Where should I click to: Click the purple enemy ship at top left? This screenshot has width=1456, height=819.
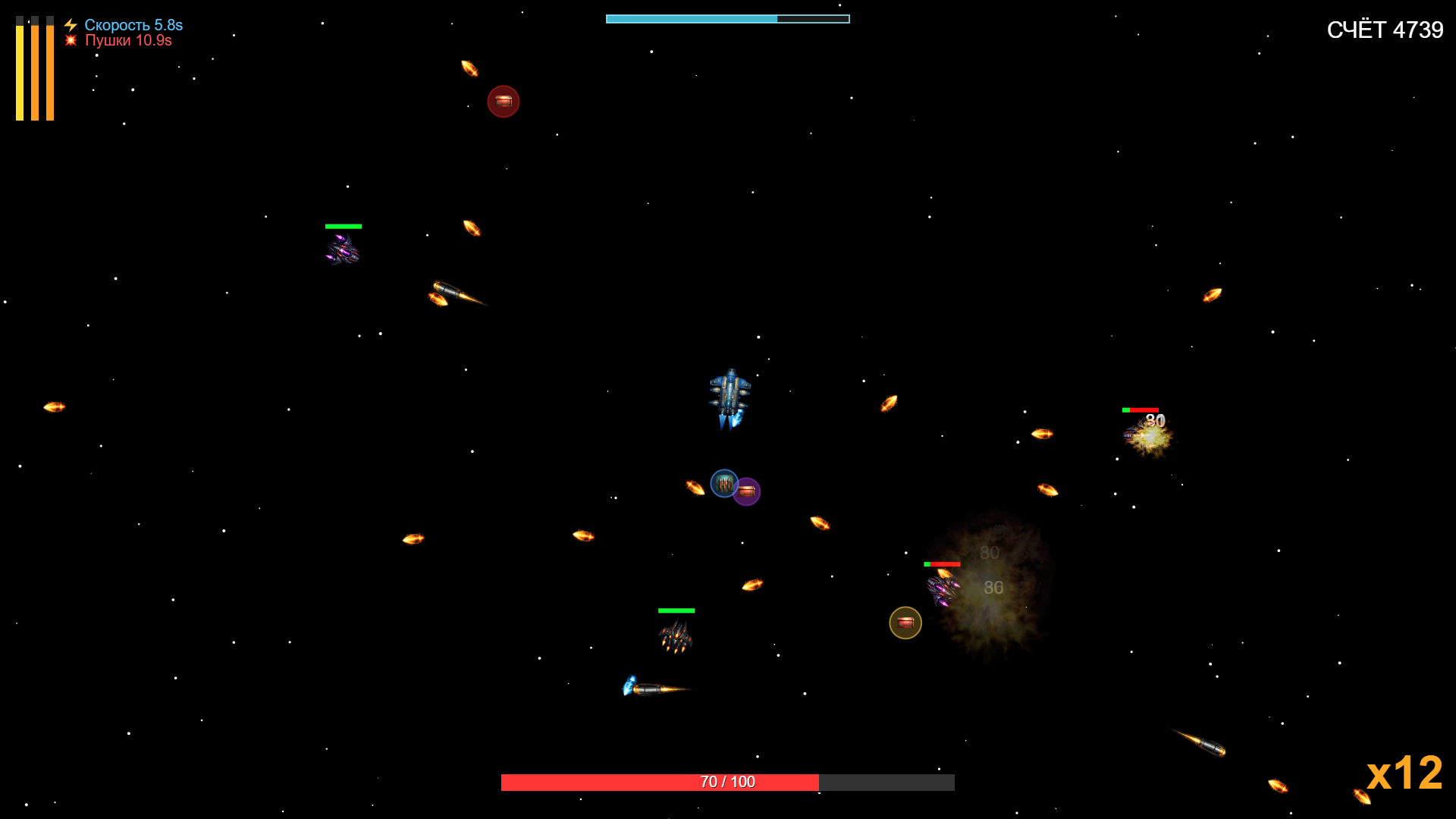coord(343,250)
